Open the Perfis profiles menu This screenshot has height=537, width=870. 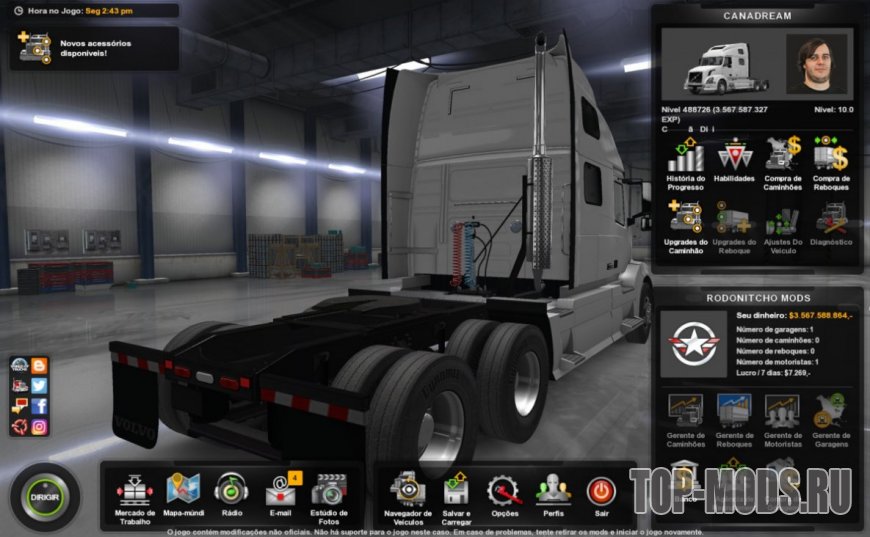(x=553, y=494)
